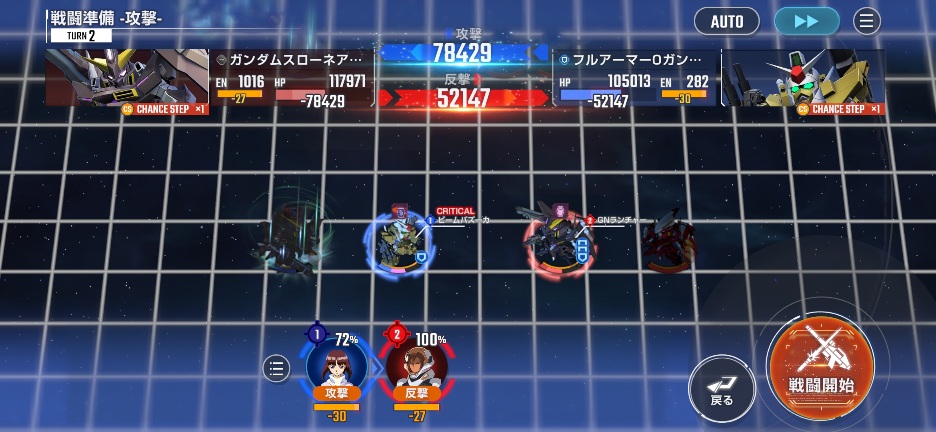Screen dimensions: 936x432
Task: Select the 反撃 counterattack pilot portrait
Action: click(x=416, y=366)
